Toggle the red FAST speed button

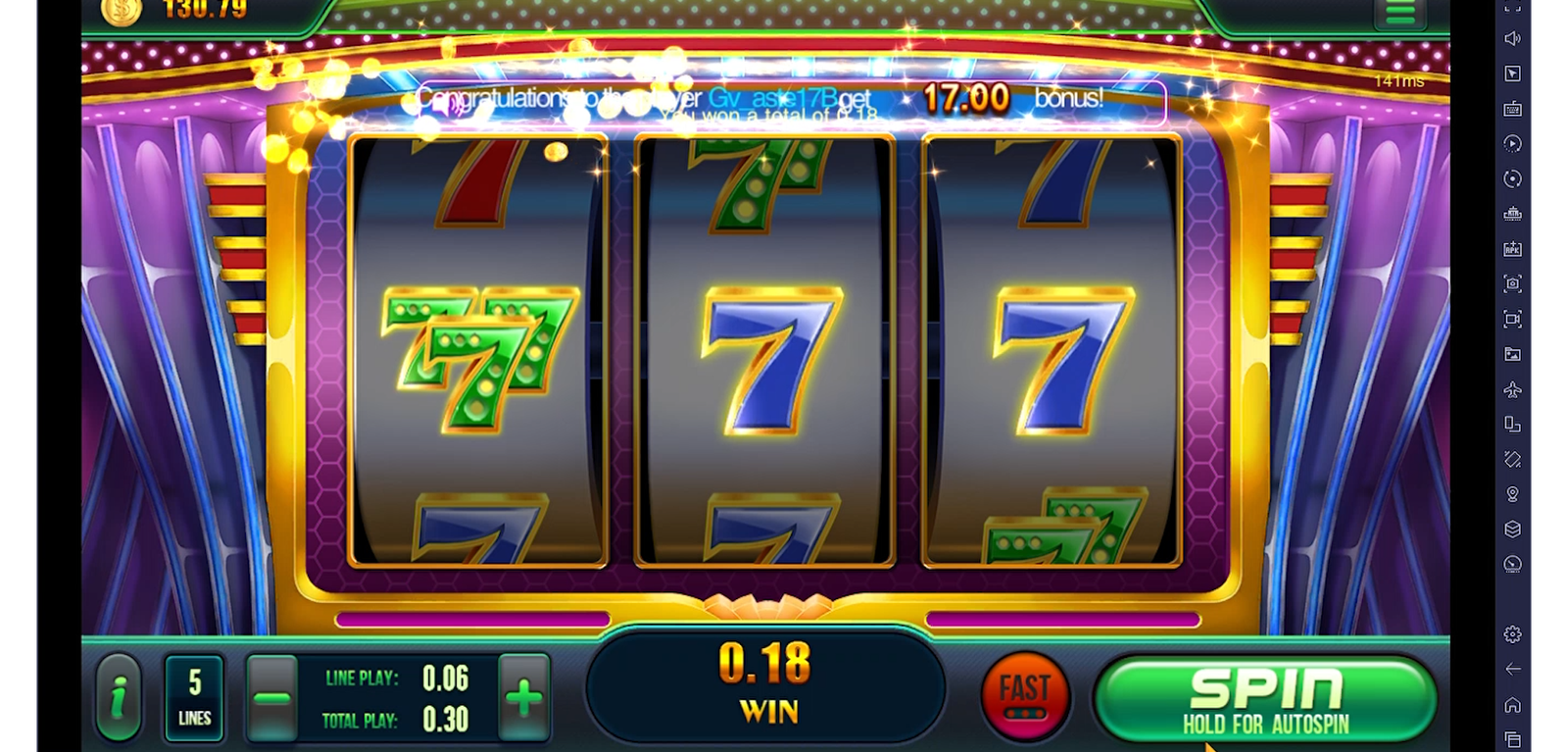(1025, 696)
